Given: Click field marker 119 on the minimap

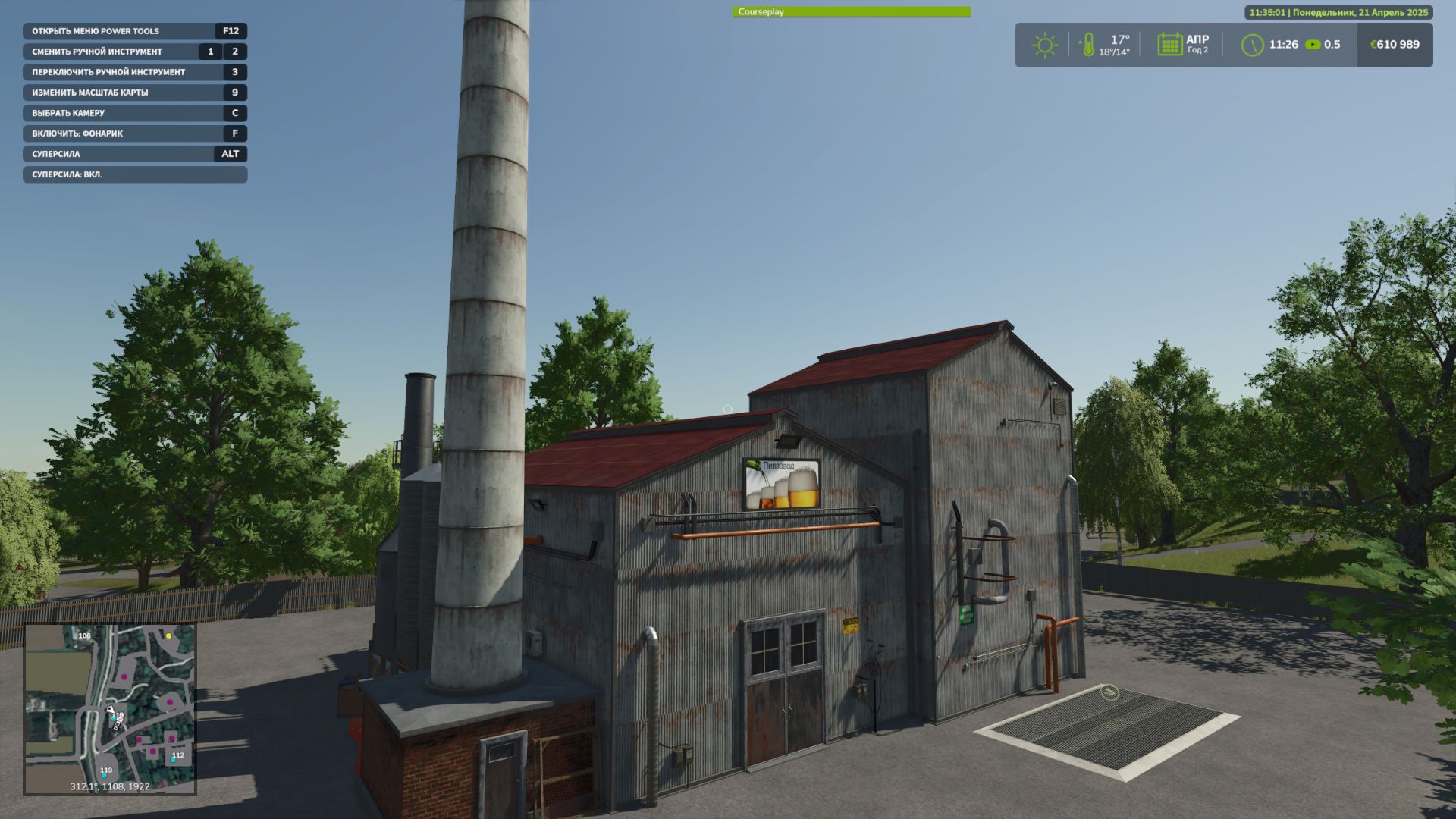Looking at the screenshot, I should click(106, 770).
